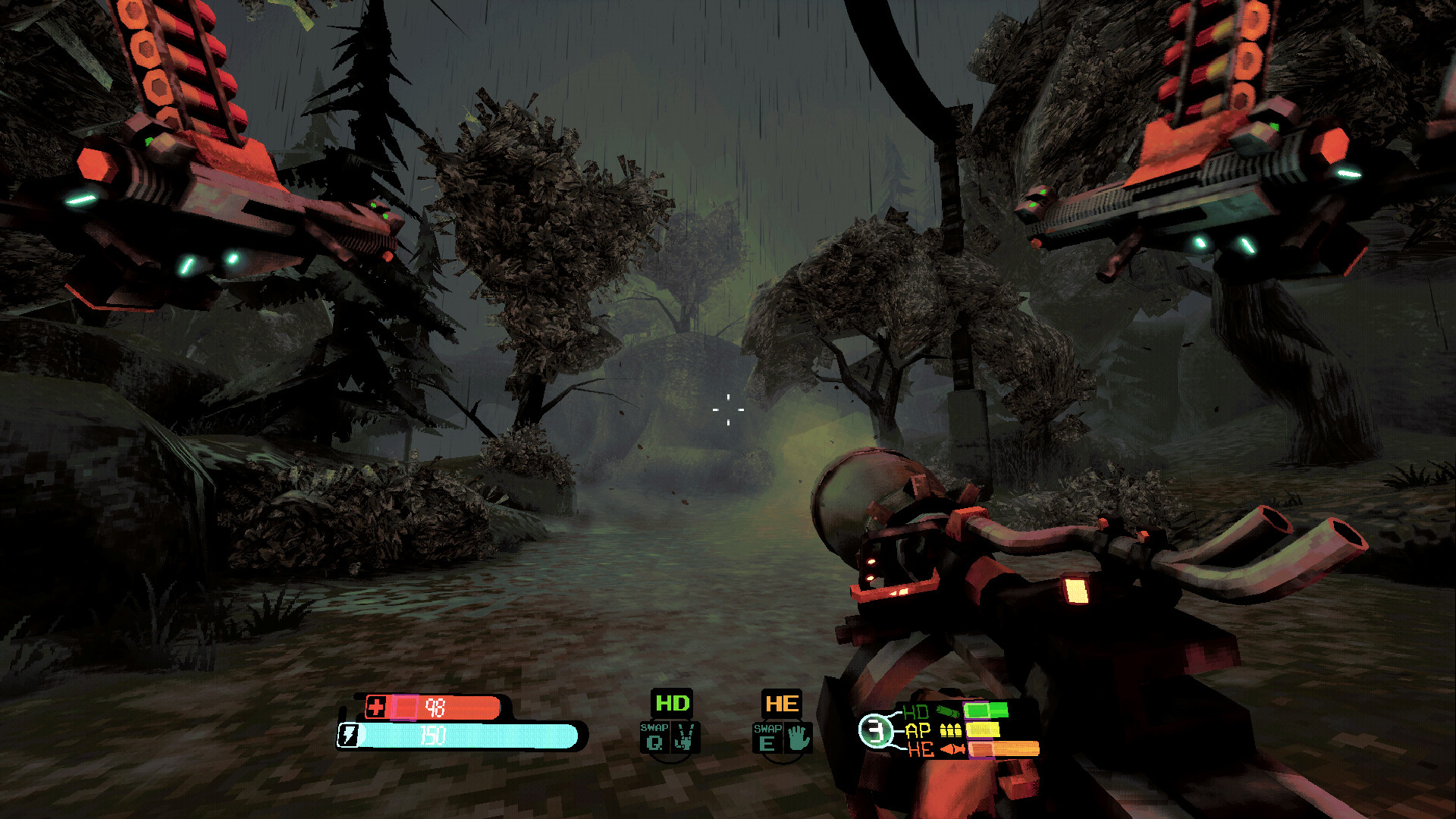Click the open palm hand icon
The width and height of the screenshot is (1456, 819).
pos(798,738)
